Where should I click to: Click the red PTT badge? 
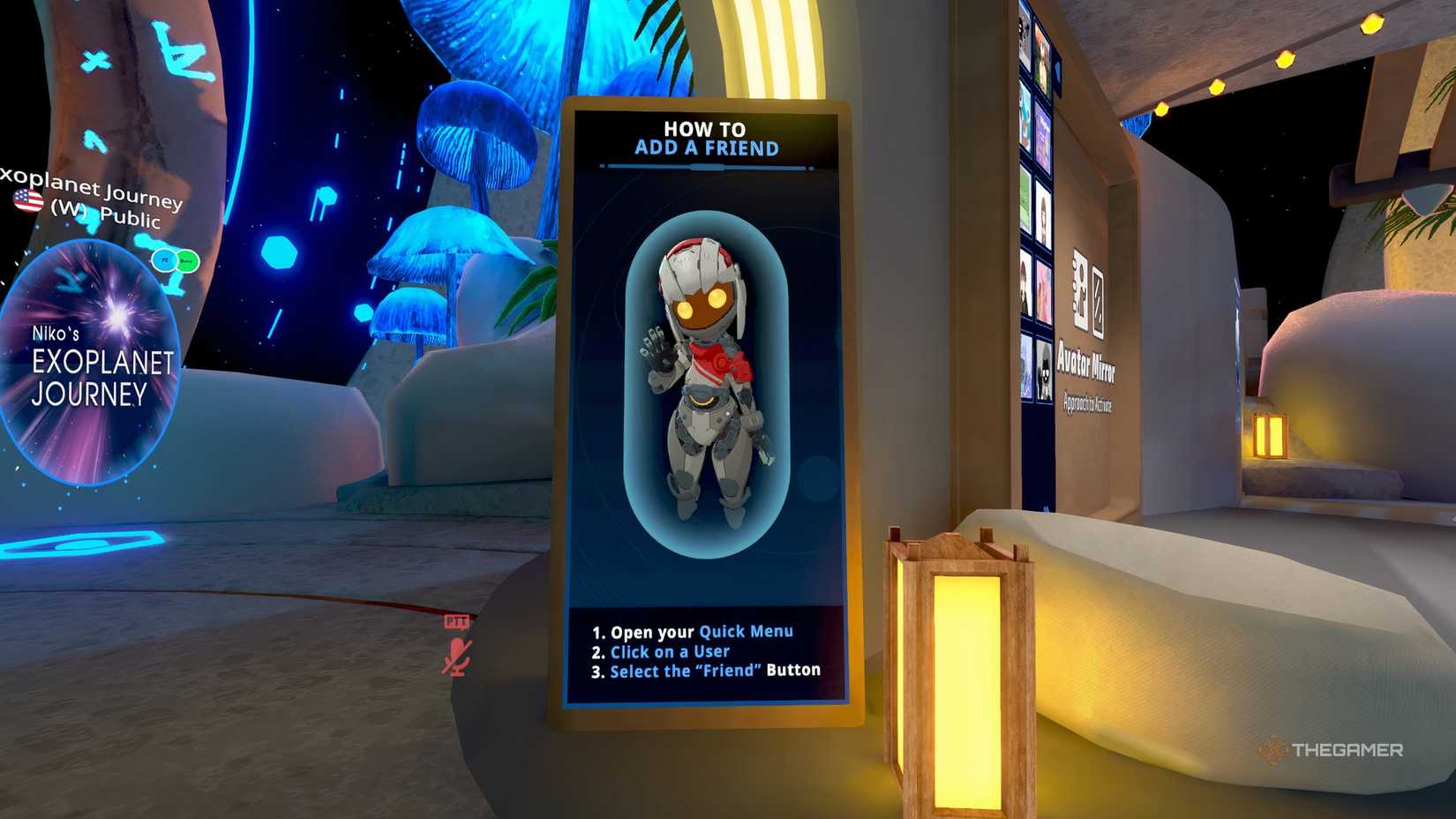457,623
